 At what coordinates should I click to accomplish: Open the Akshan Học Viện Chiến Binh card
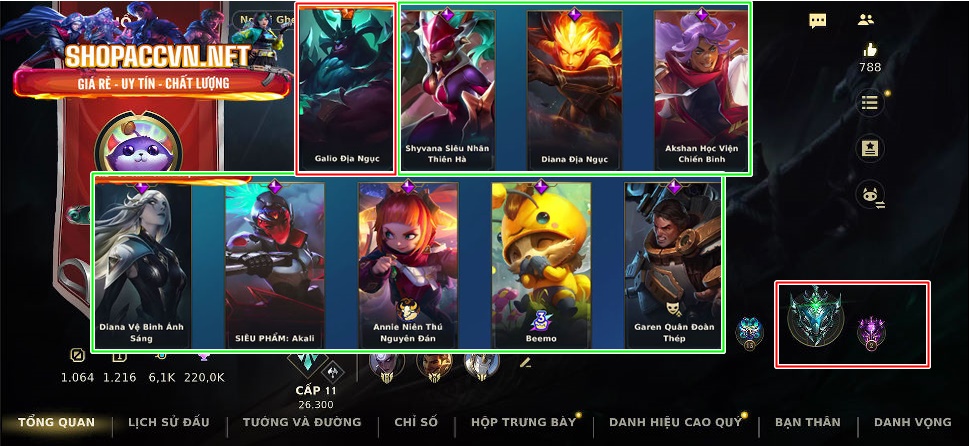coord(701,90)
